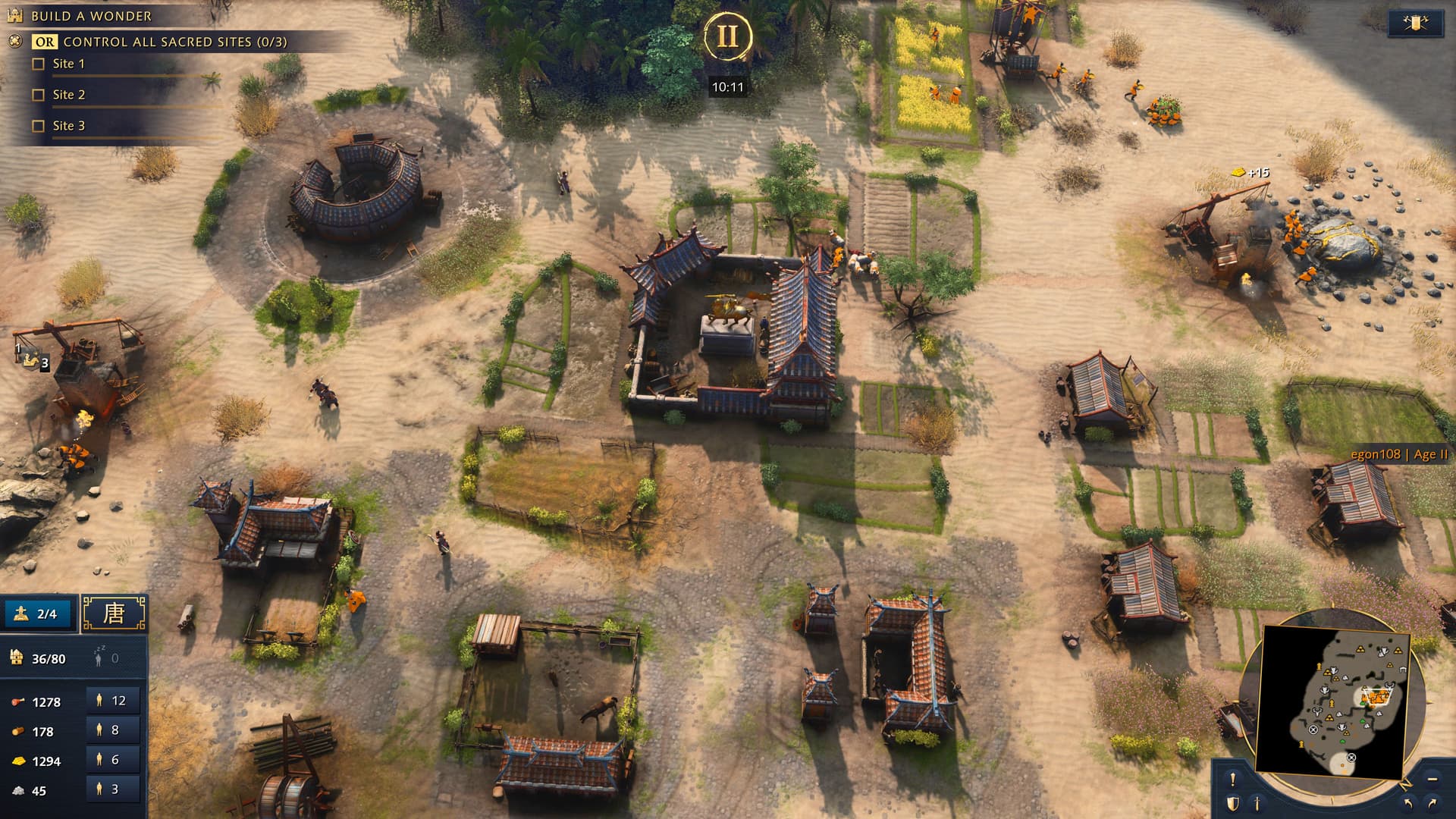
Task: Select the idle villager zZz icon
Action: (98, 657)
